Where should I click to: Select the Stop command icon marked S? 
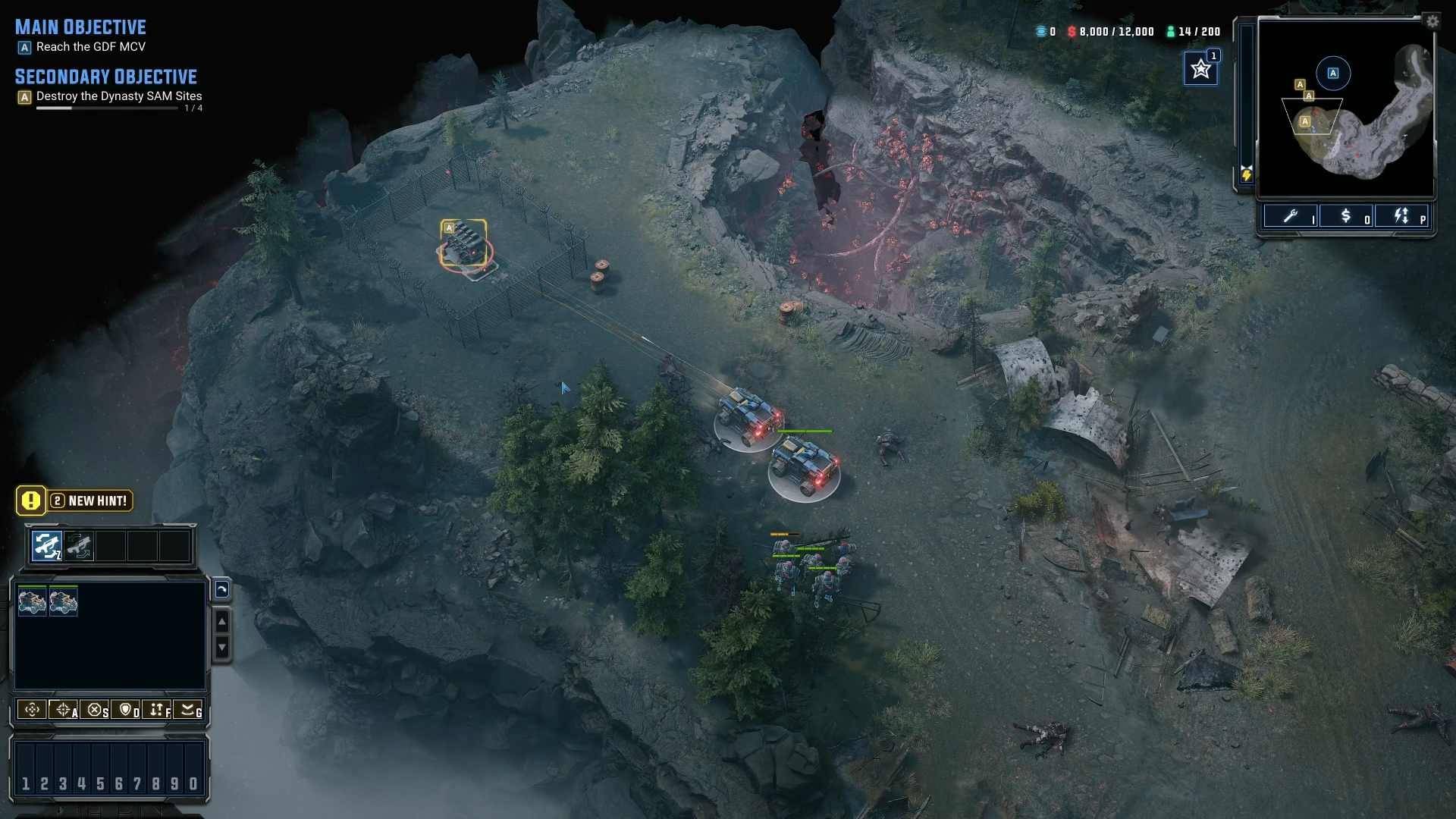coord(95,710)
